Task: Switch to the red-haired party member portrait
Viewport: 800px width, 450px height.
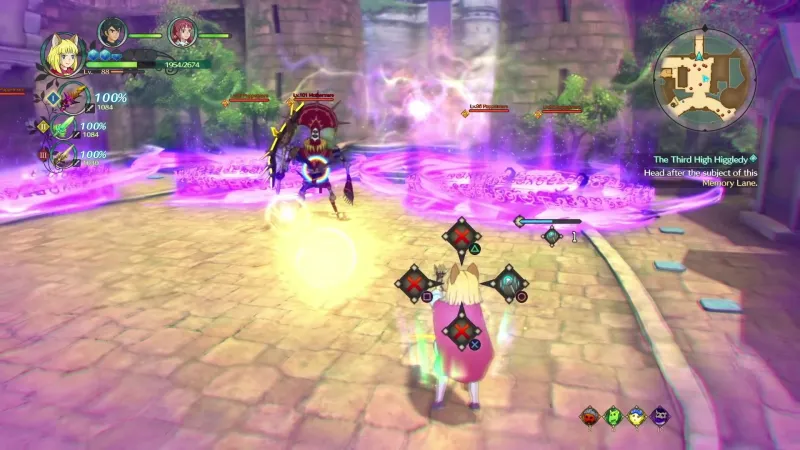Action: pyautogui.click(x=181, y=33)
